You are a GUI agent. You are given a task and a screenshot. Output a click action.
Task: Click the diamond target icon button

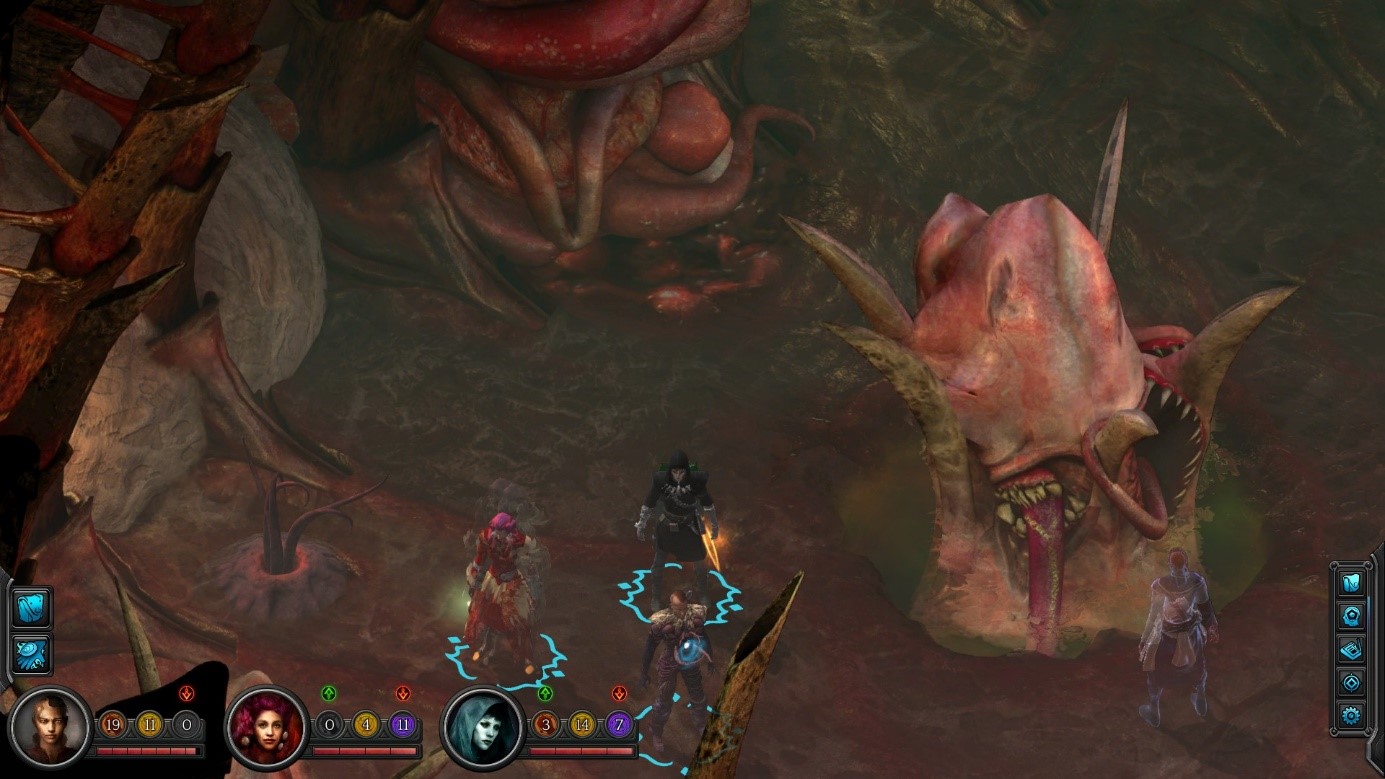tap(1351, 682)
